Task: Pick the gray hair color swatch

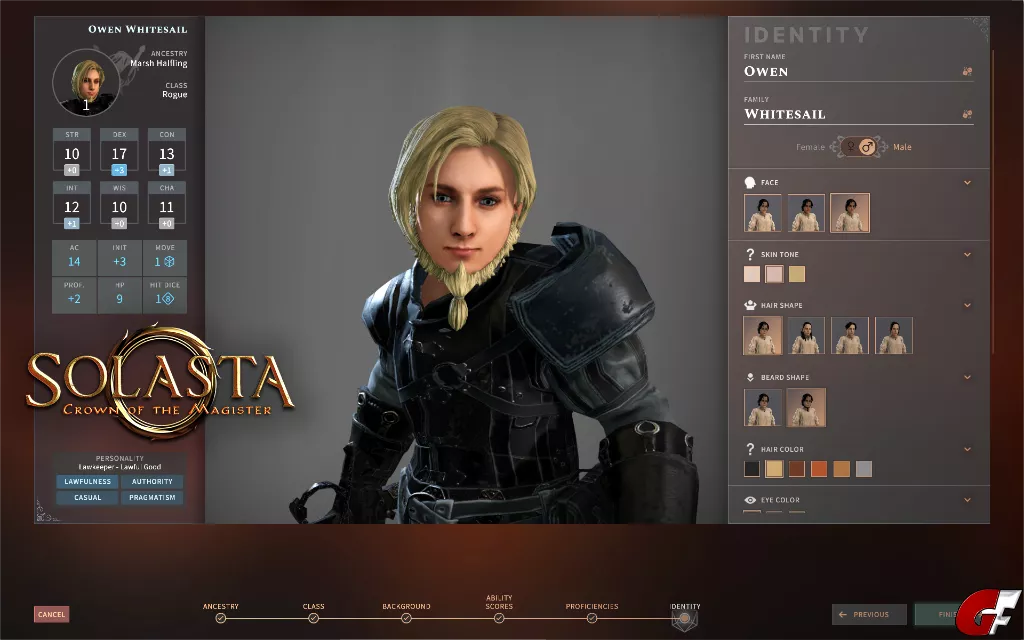Action: 864,469
